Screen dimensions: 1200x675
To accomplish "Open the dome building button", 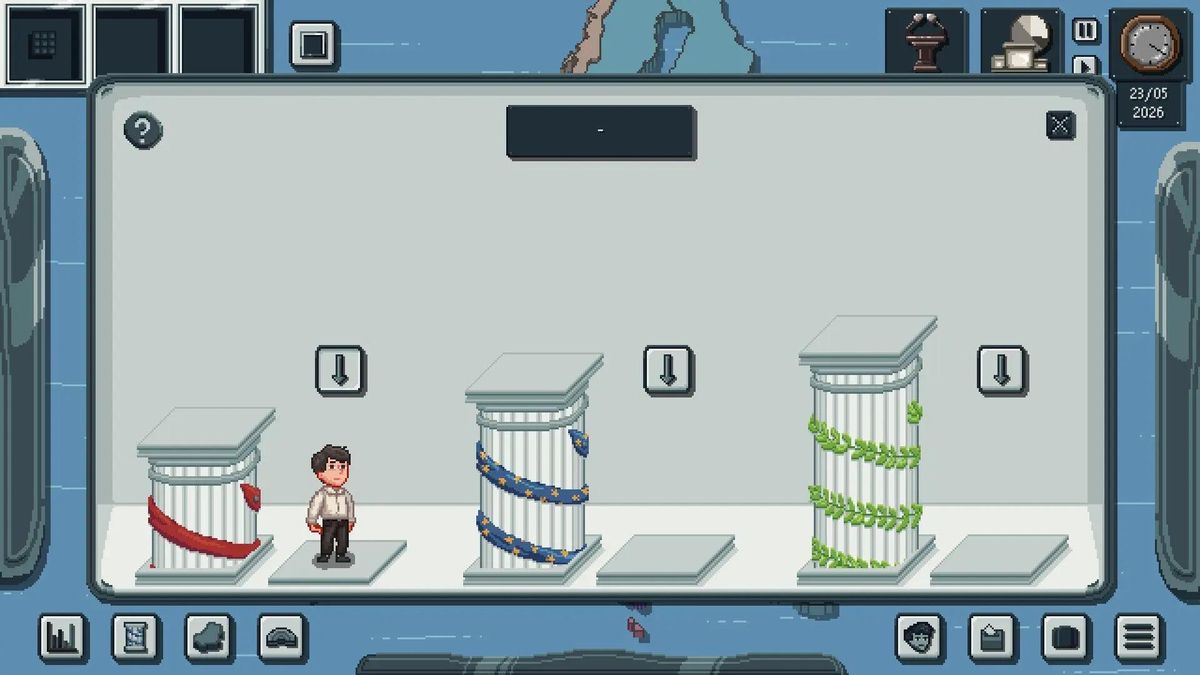I will point(283,637).
